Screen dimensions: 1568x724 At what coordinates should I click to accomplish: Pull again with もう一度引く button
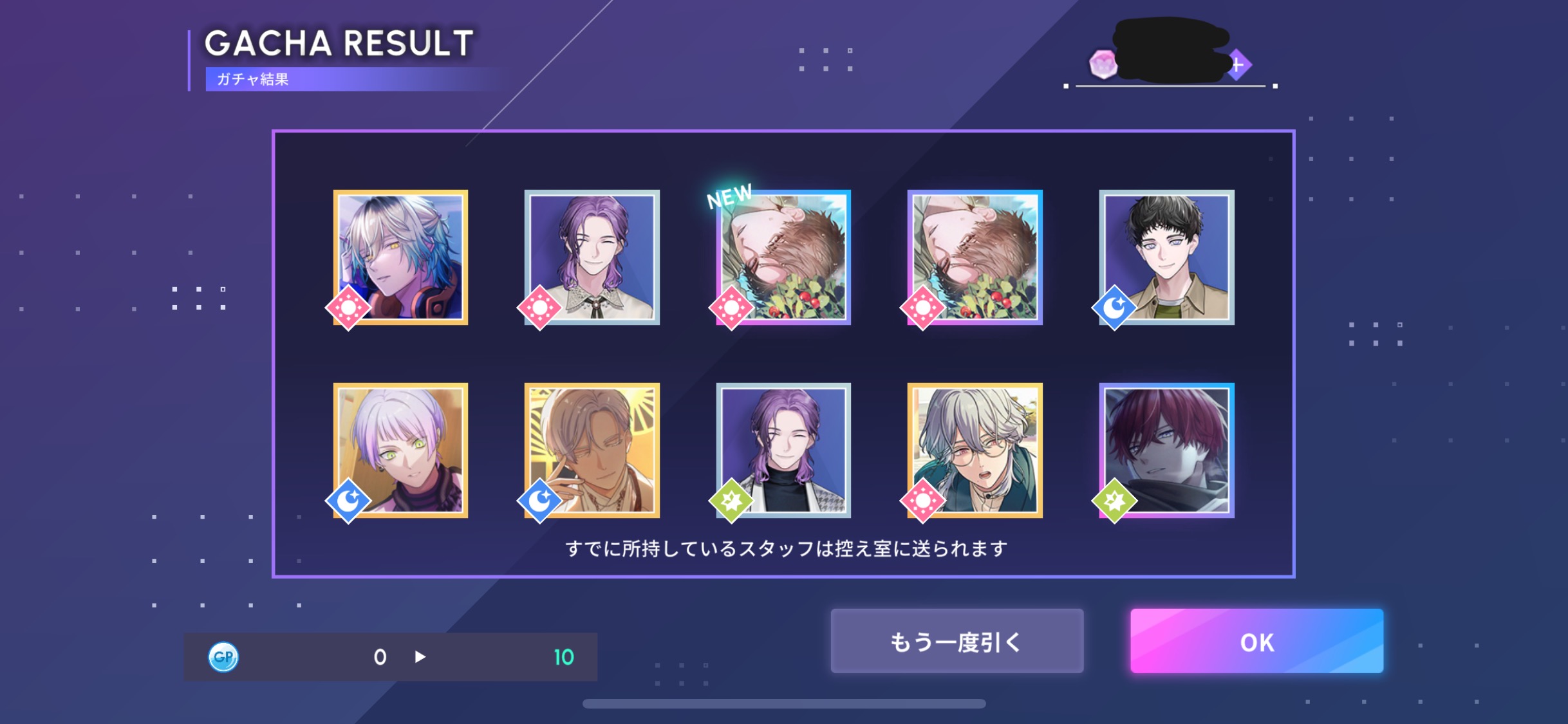(957, 642)
